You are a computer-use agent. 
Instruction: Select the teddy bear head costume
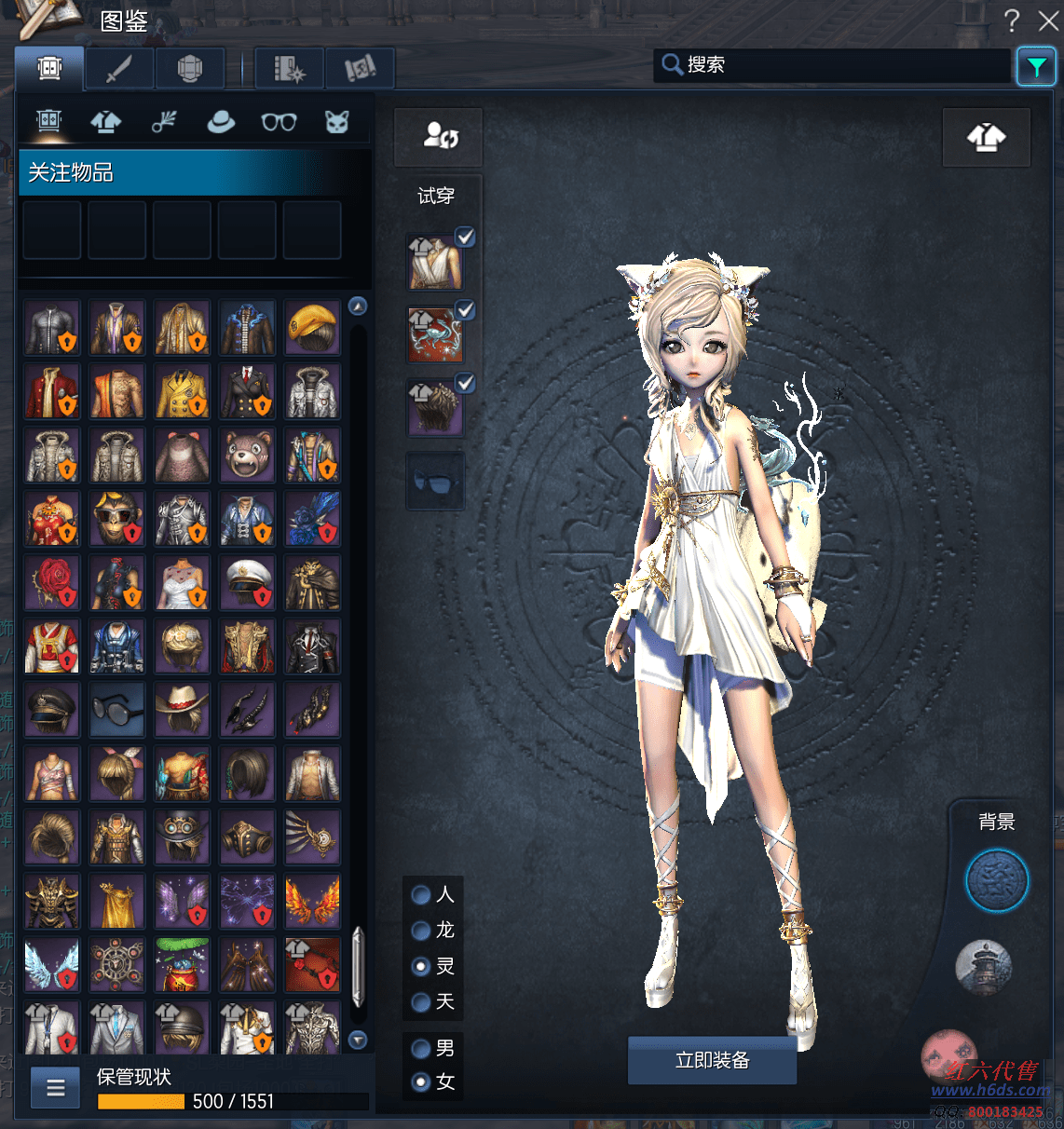pyautogui.click(x=248, y=456)
